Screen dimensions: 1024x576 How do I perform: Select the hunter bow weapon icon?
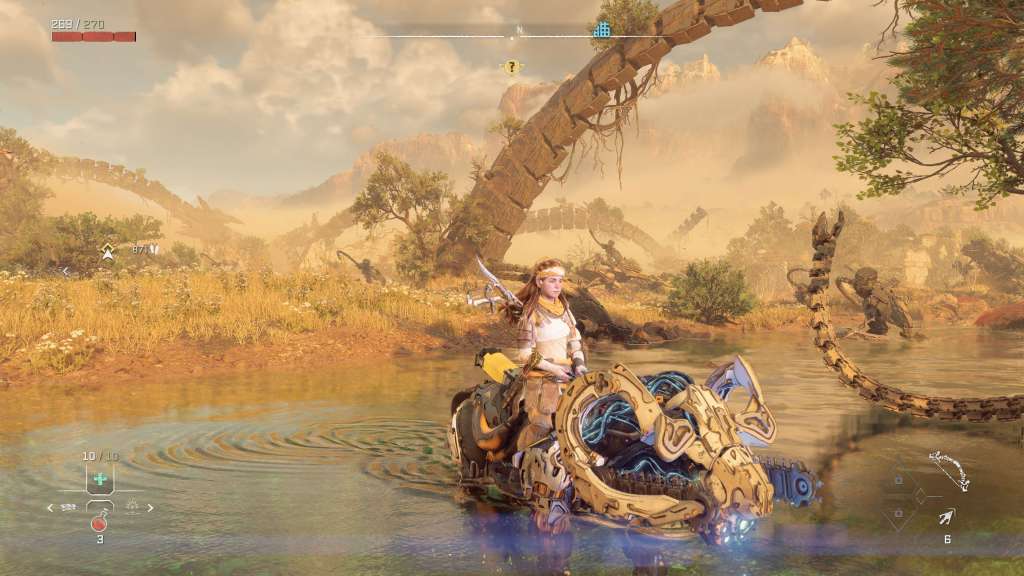tap(947, 470)
